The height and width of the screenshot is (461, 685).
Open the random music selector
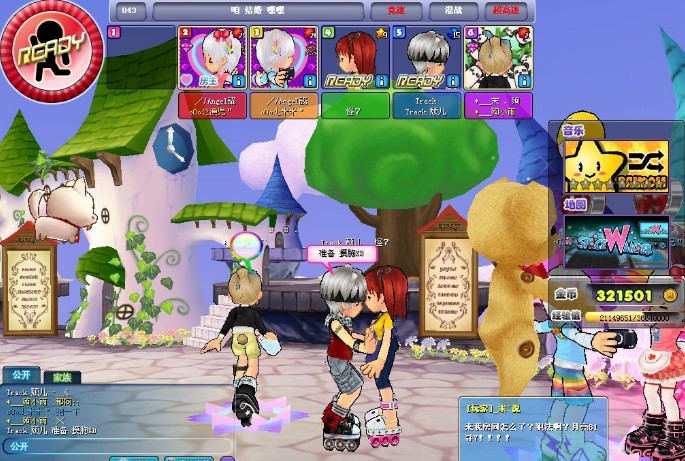tap(611, 166)
